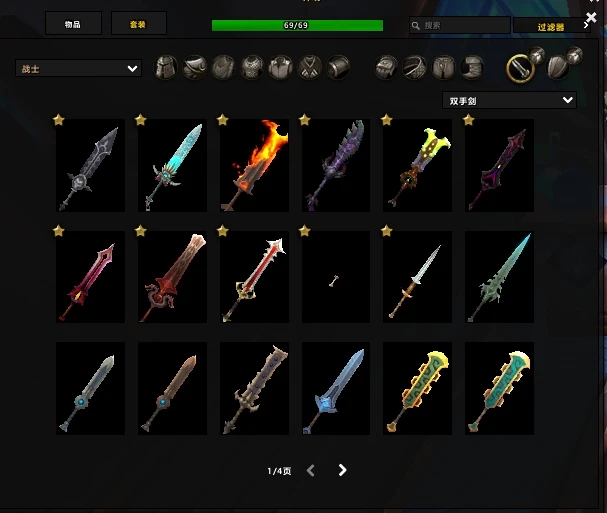Go to the next page of swords

(x=343, y=470)
